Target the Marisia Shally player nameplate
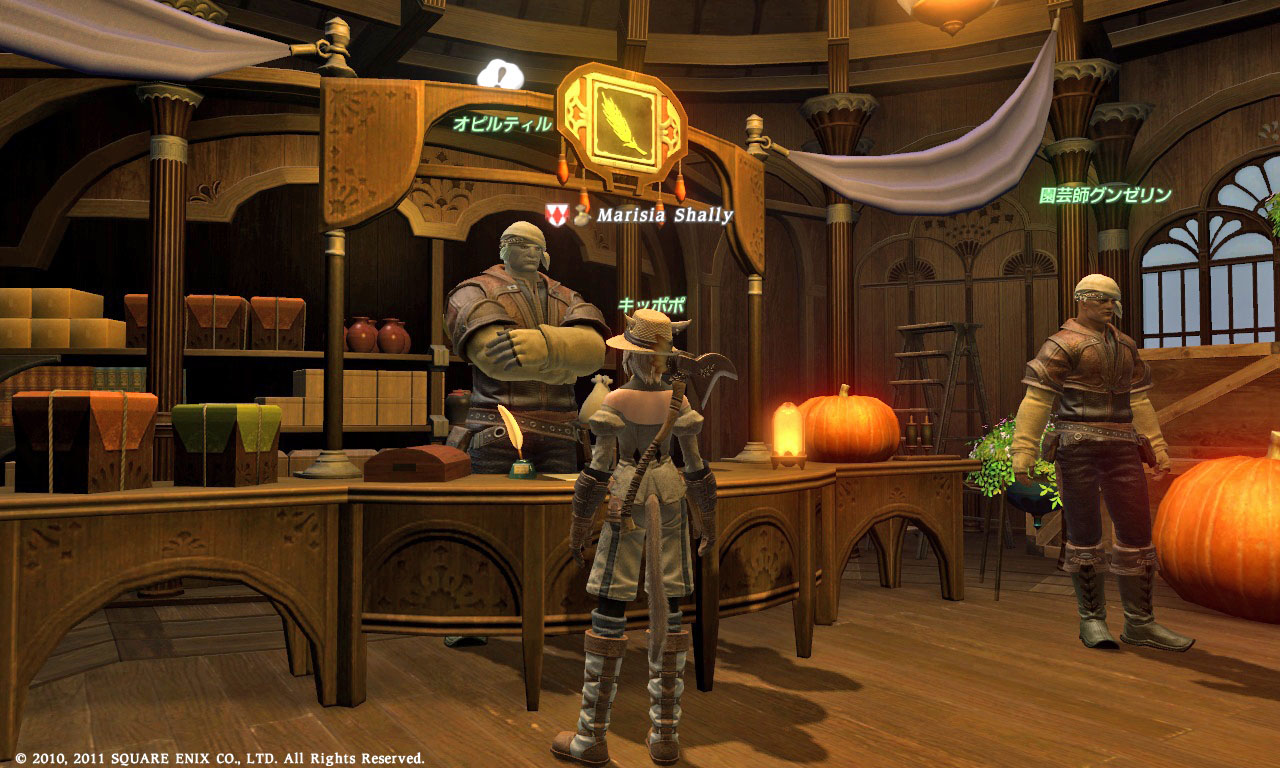 (x=664, y=215)
